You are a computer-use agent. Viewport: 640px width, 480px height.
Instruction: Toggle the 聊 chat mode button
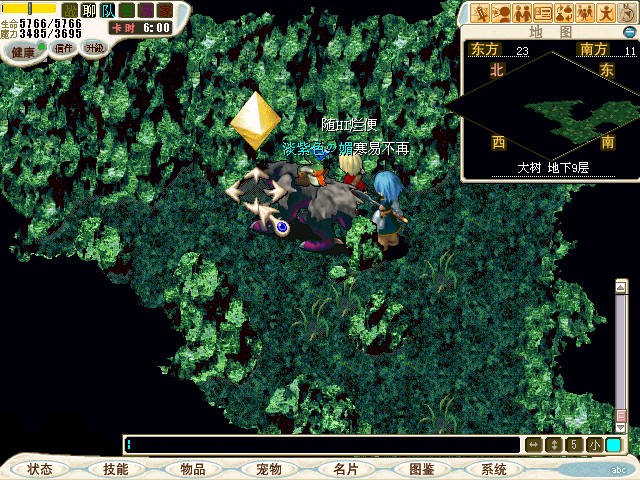(89, 10)
